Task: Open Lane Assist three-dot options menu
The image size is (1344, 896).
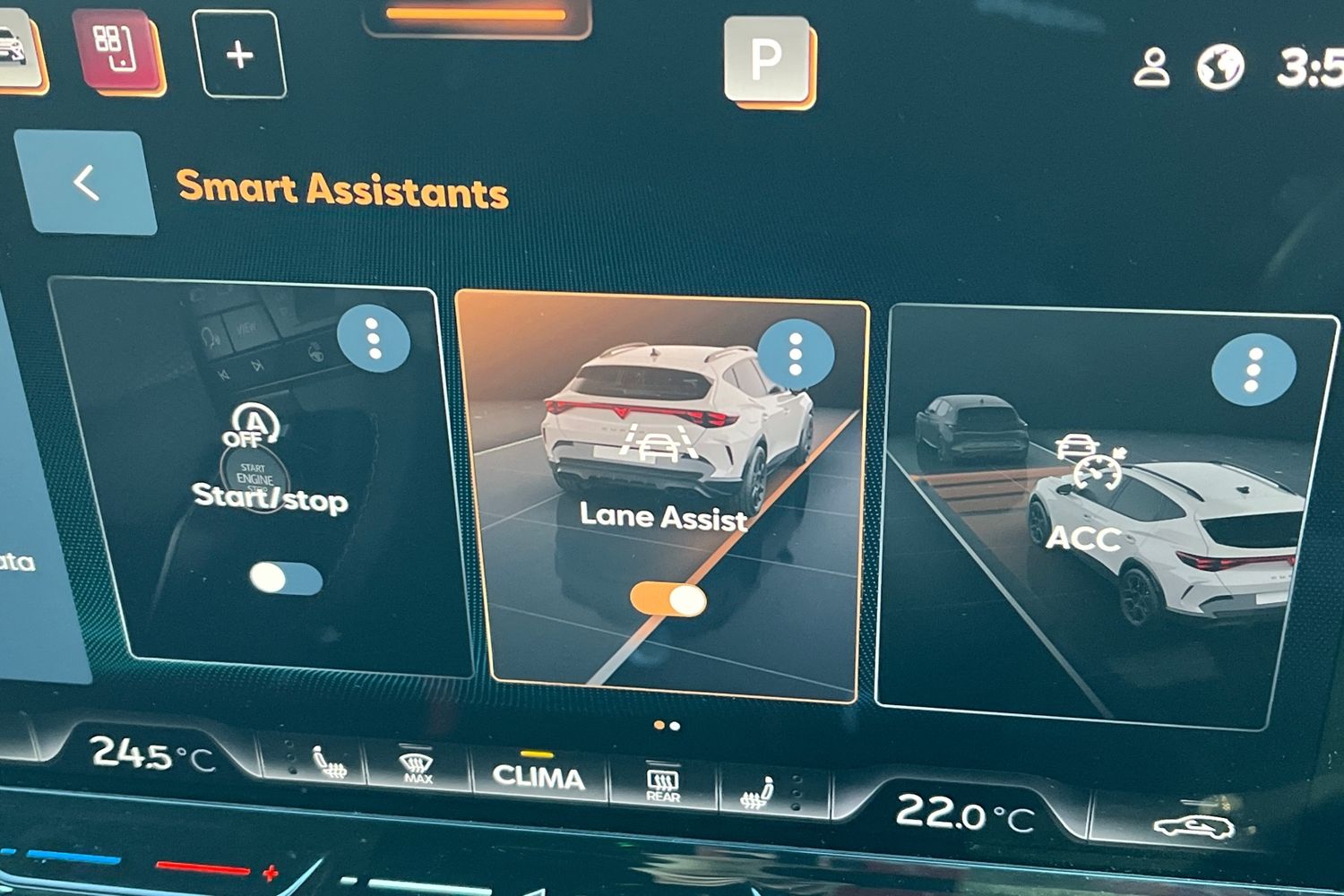Action: click(x=795, y=355)
